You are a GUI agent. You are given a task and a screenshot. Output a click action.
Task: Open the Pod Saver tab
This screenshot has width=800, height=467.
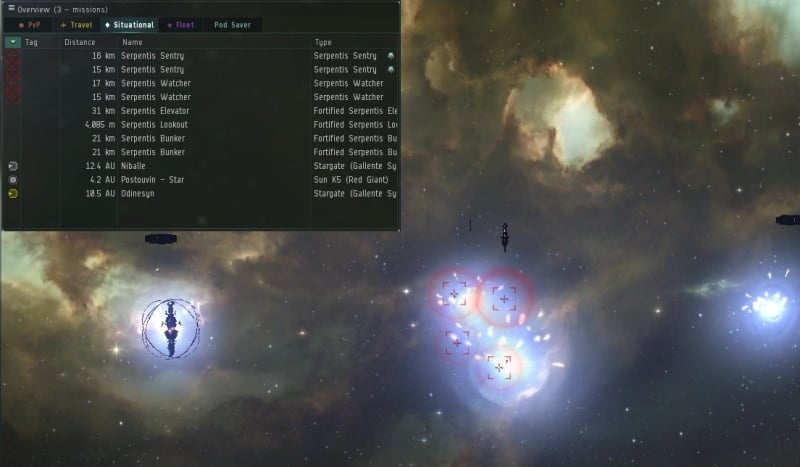pos(232,25)
